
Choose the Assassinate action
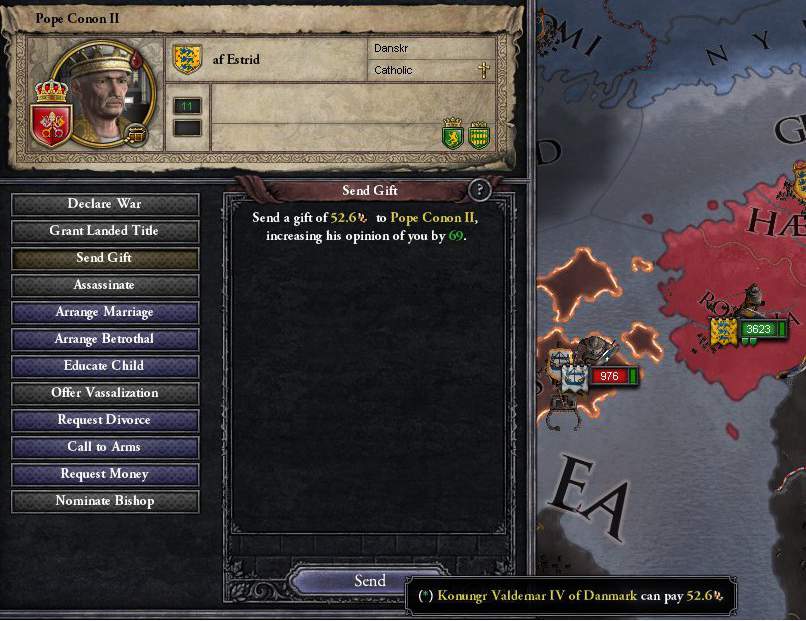click(x=105, y=285)
